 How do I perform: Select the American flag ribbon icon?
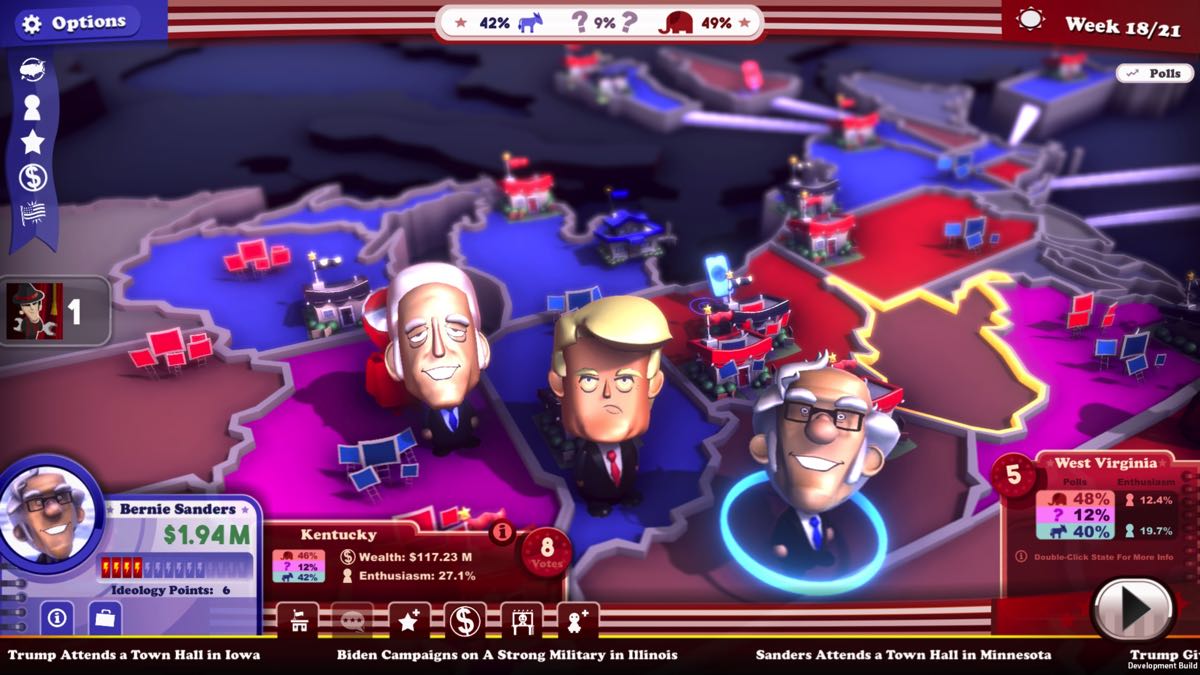(32, 214)
